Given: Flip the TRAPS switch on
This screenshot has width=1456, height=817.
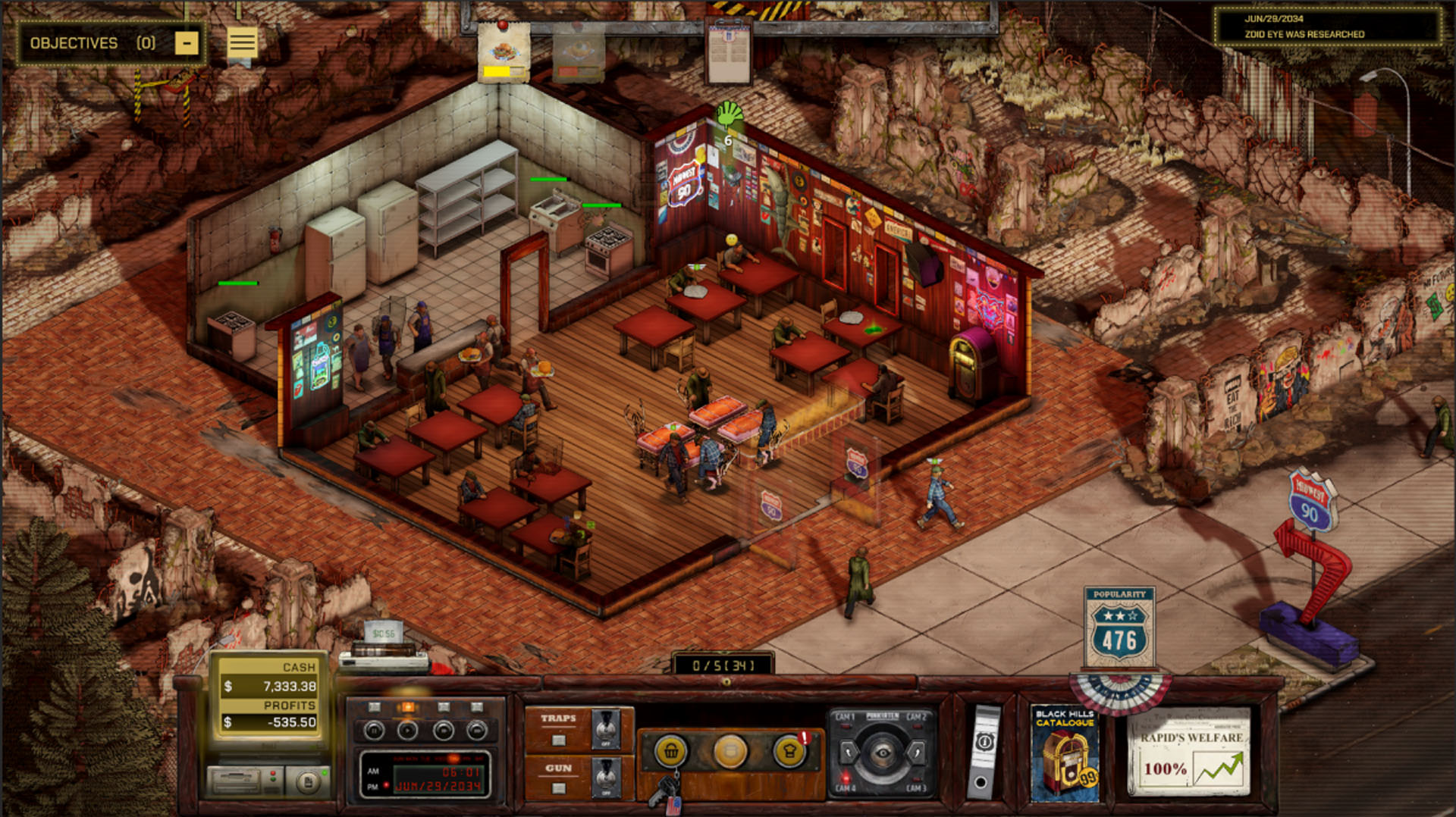Looking at the screenshot, I should [605, 728].
